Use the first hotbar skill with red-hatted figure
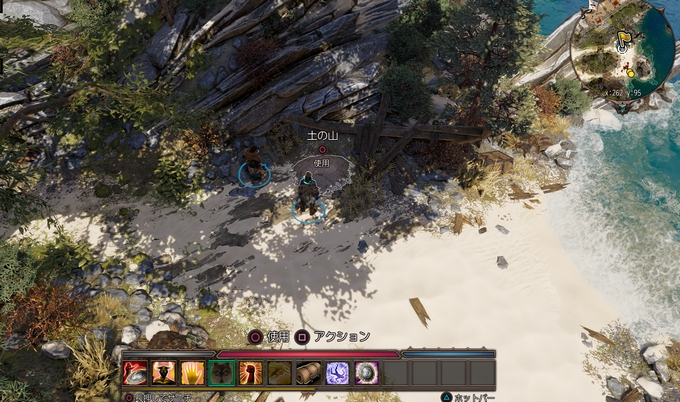Image resolution: width=680 pixels, height=402 pixels. click(135, 373)
